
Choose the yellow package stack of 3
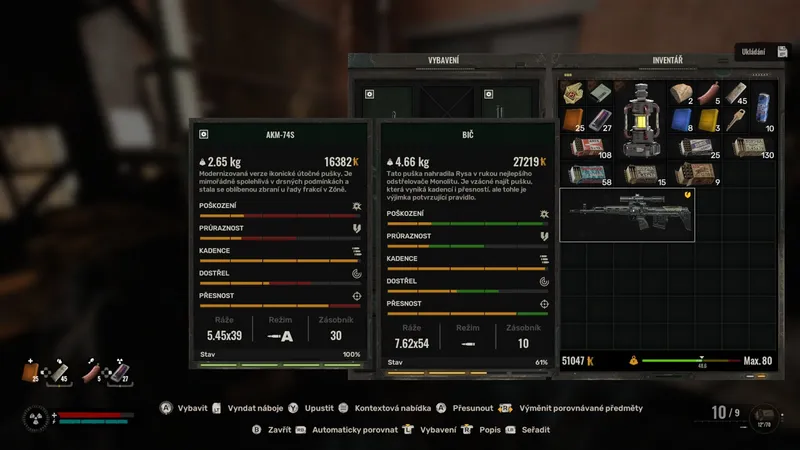(708, 119)
